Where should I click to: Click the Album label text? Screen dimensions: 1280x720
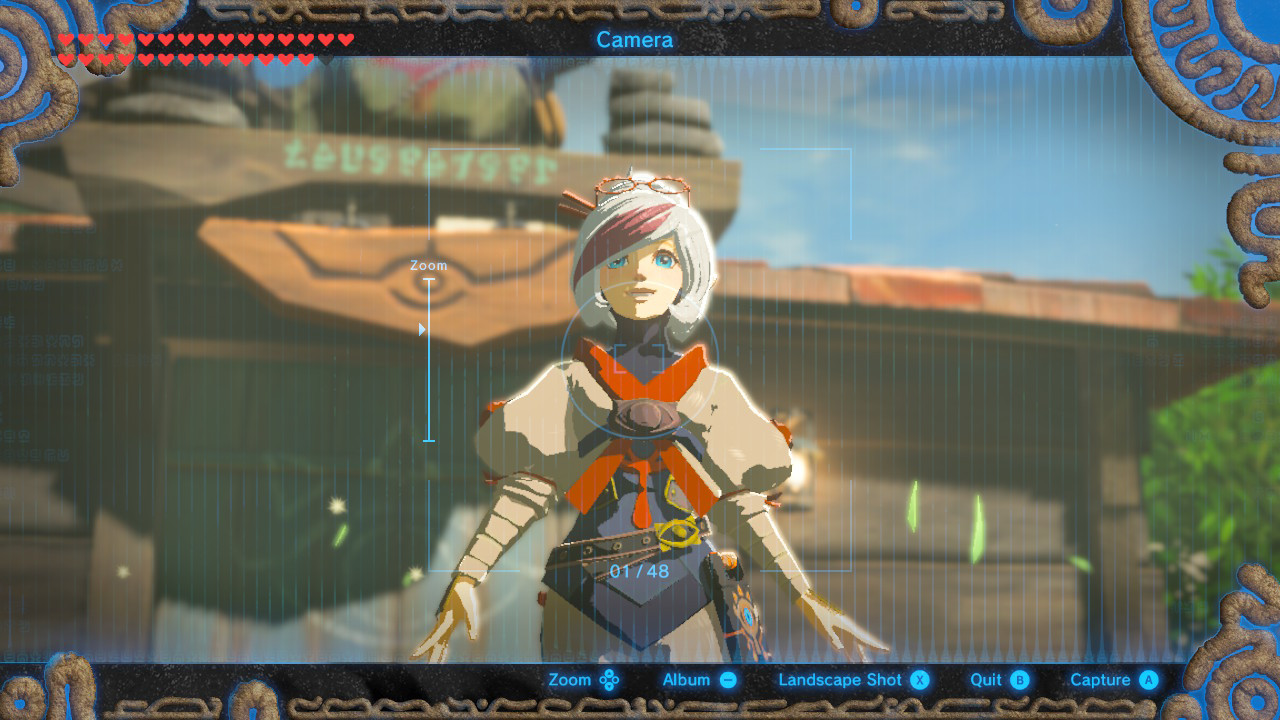point(688,678)
